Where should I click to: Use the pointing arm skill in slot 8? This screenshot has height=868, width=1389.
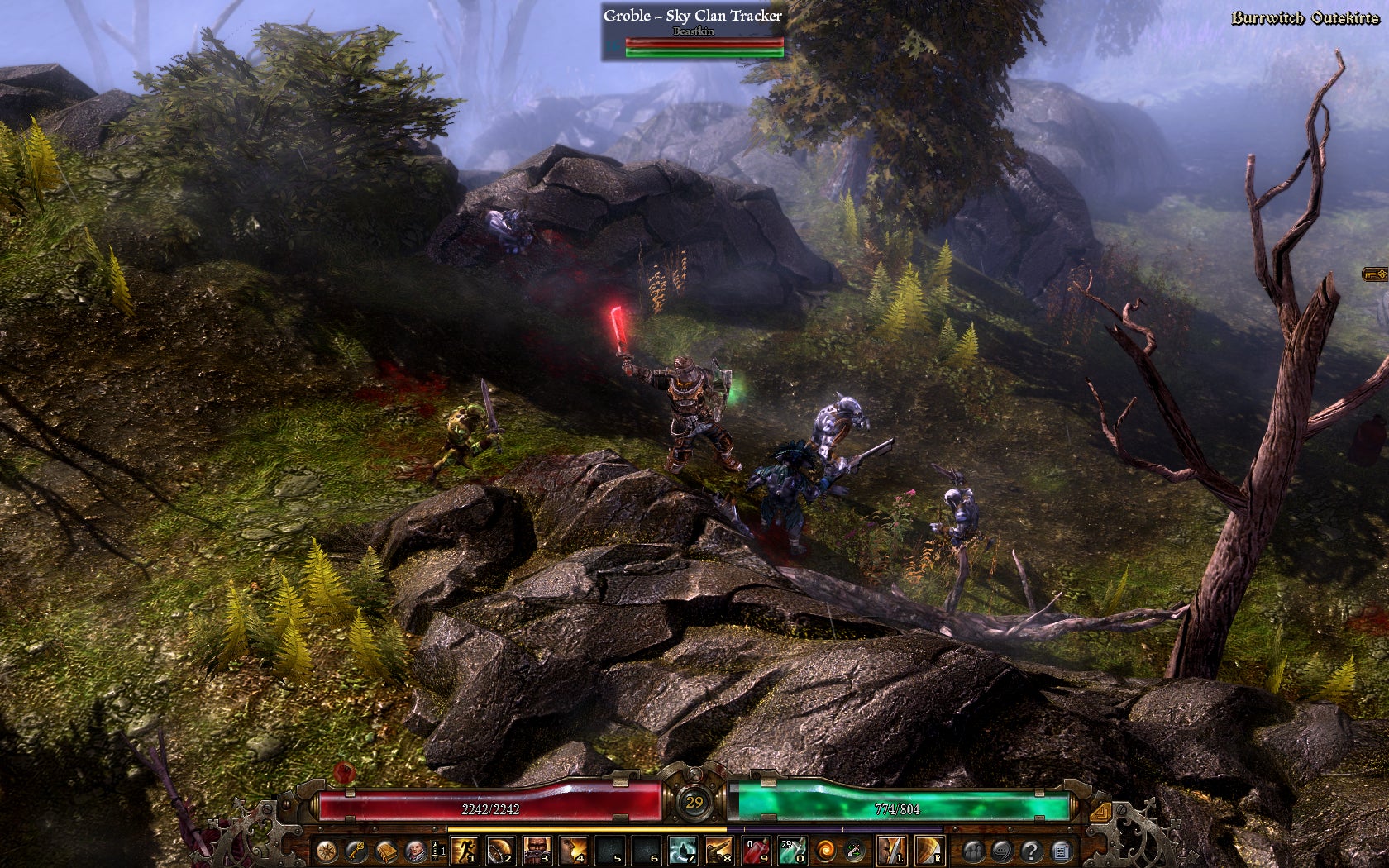(718, 851)
